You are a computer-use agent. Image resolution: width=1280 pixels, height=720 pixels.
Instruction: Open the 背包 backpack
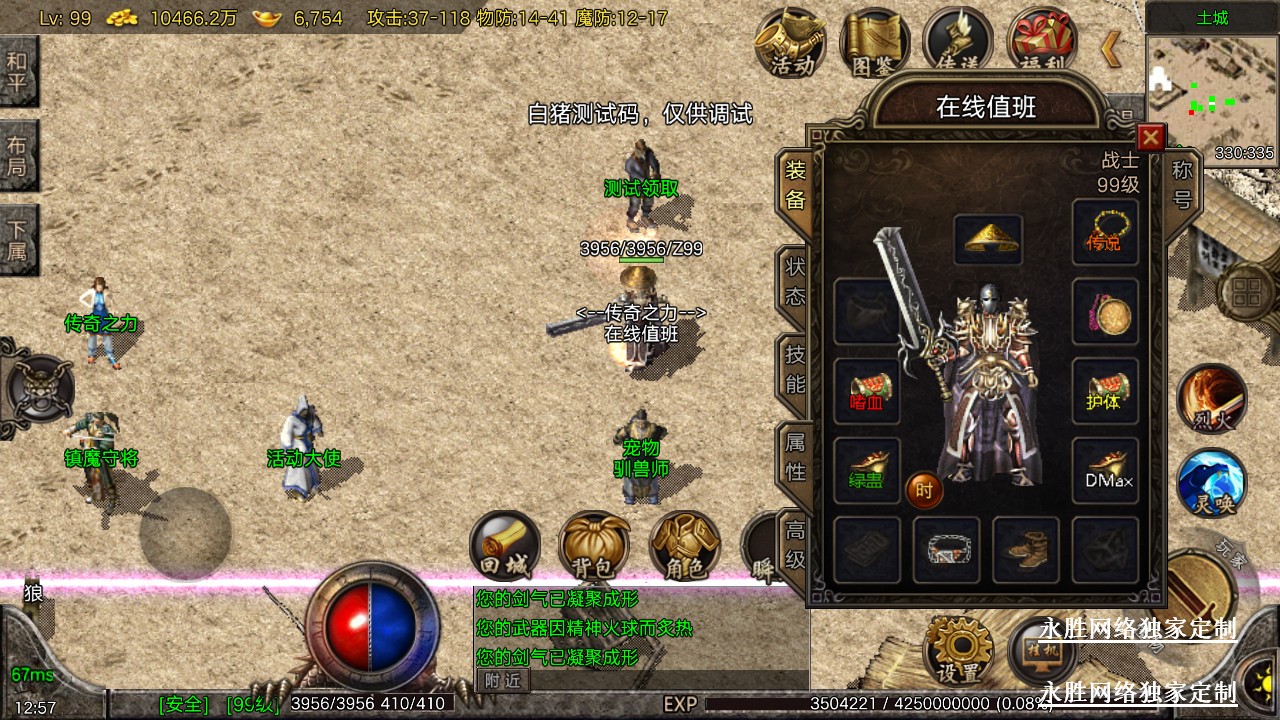pos(594,548)
